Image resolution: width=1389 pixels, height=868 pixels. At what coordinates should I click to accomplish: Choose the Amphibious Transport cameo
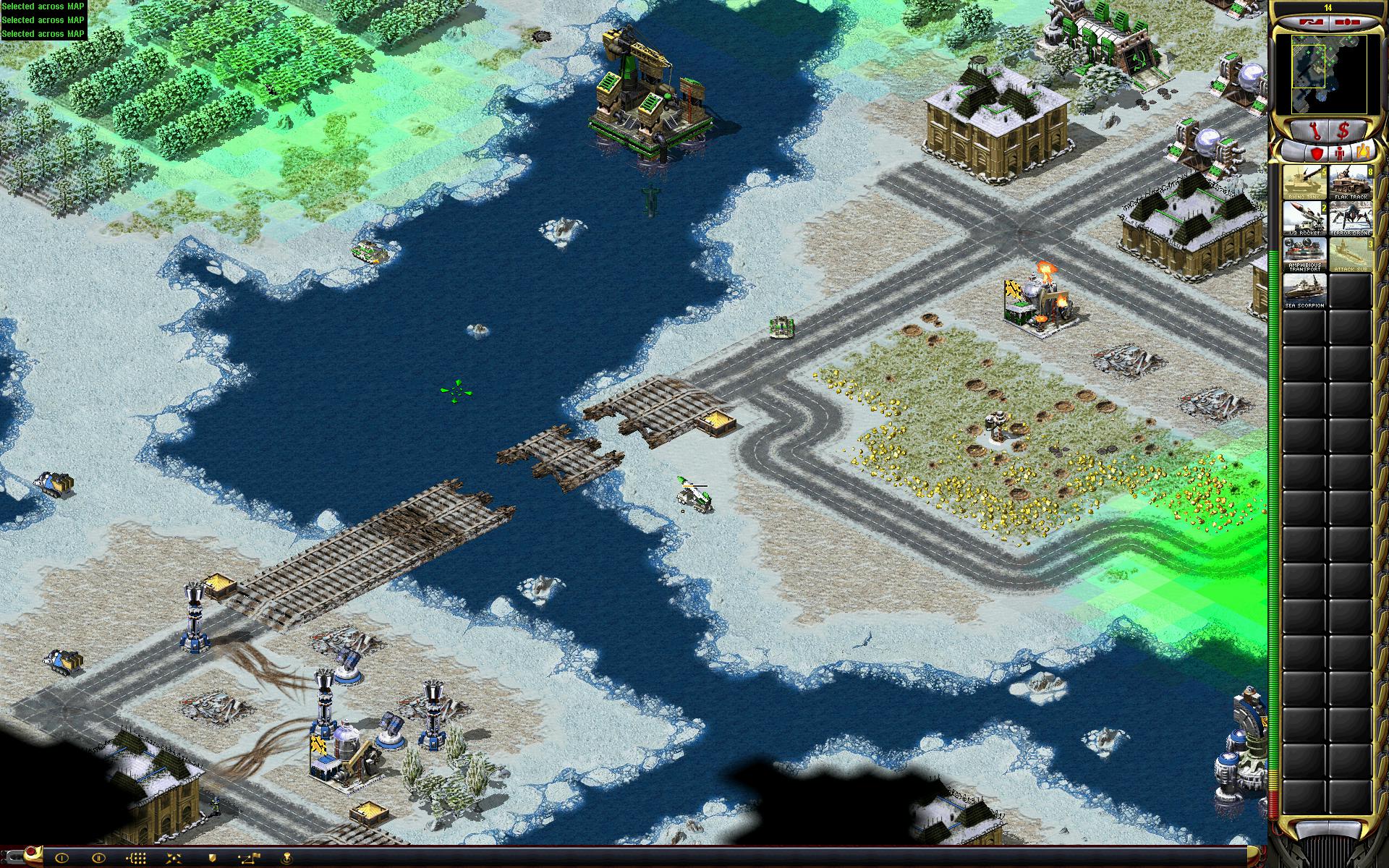1304,255
